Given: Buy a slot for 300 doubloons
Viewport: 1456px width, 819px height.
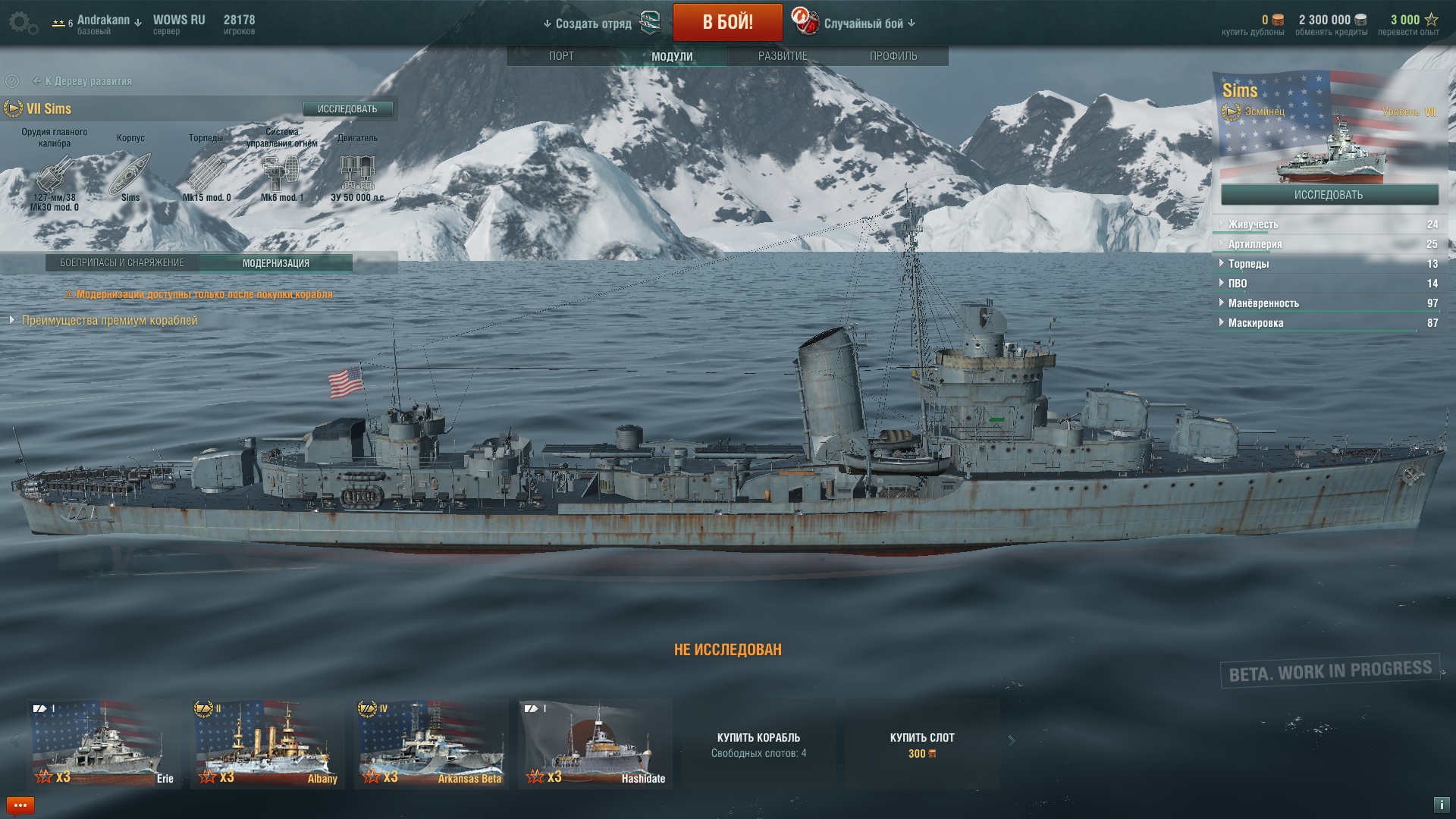Looking at the screenshot, I should (x=922, y=744).
